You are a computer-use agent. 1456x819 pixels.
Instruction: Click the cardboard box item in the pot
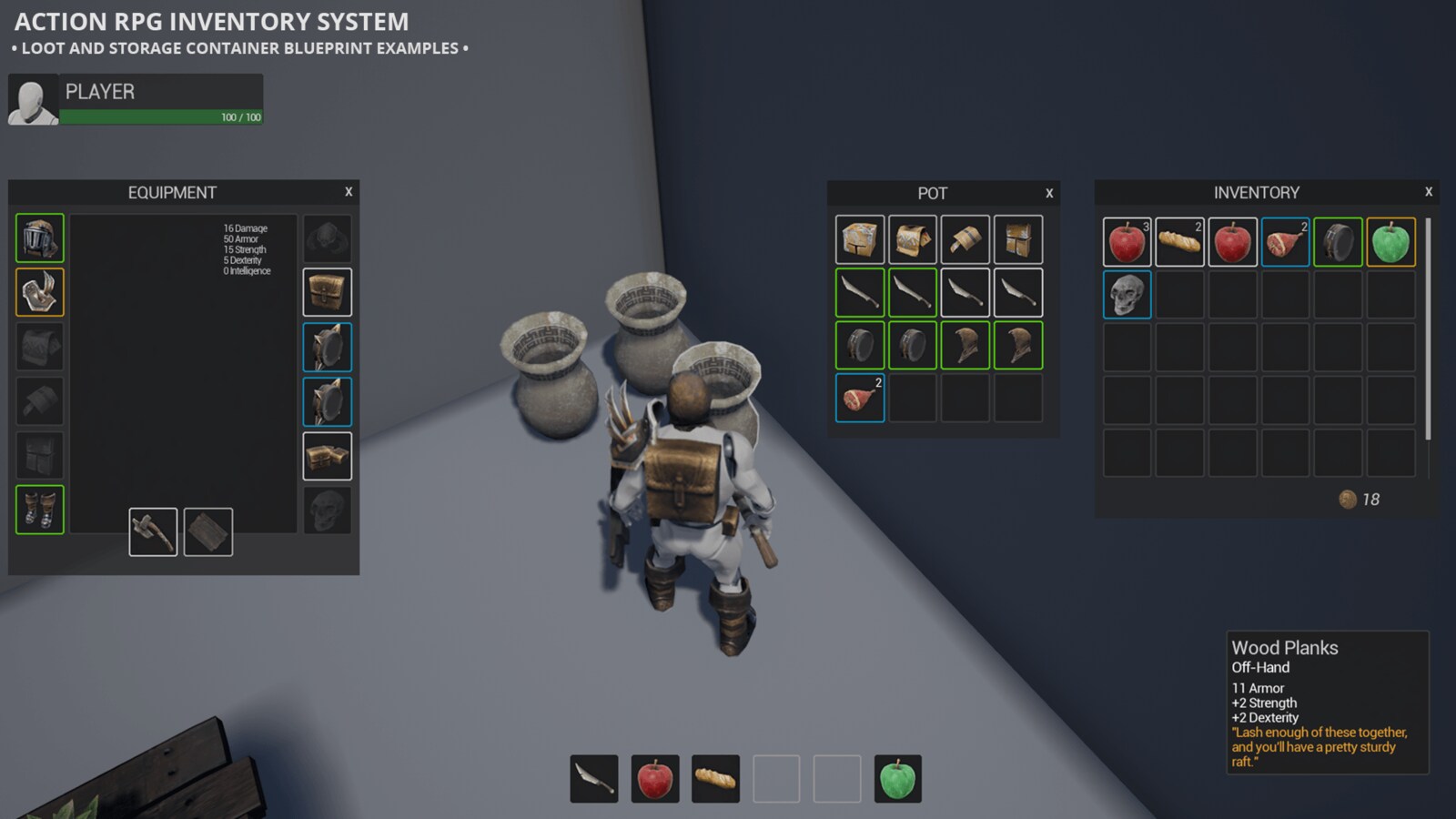coord(859,239)
